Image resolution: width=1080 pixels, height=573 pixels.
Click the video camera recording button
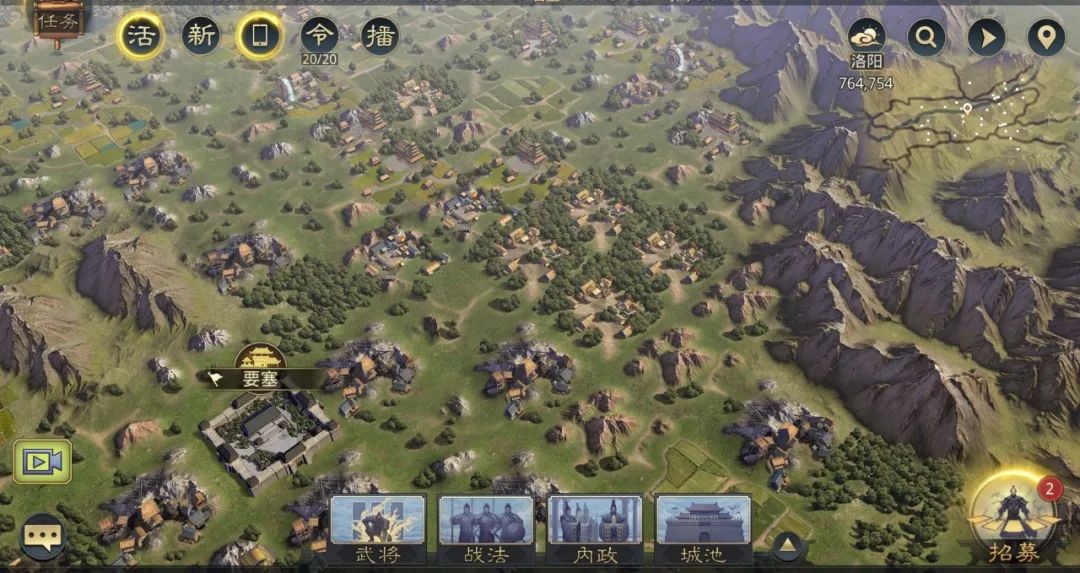pos(42,461)
